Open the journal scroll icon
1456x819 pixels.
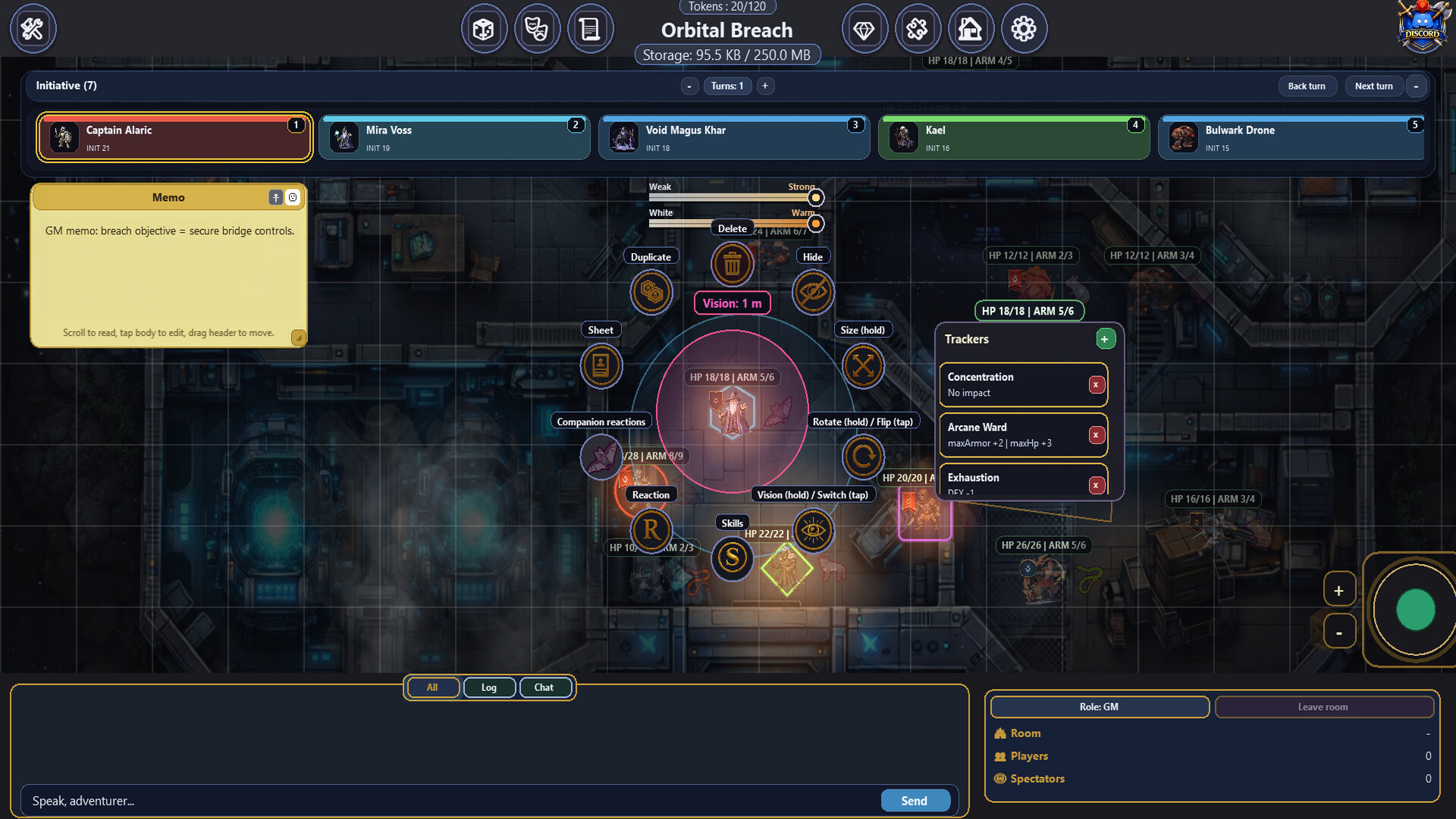(591, 28)
